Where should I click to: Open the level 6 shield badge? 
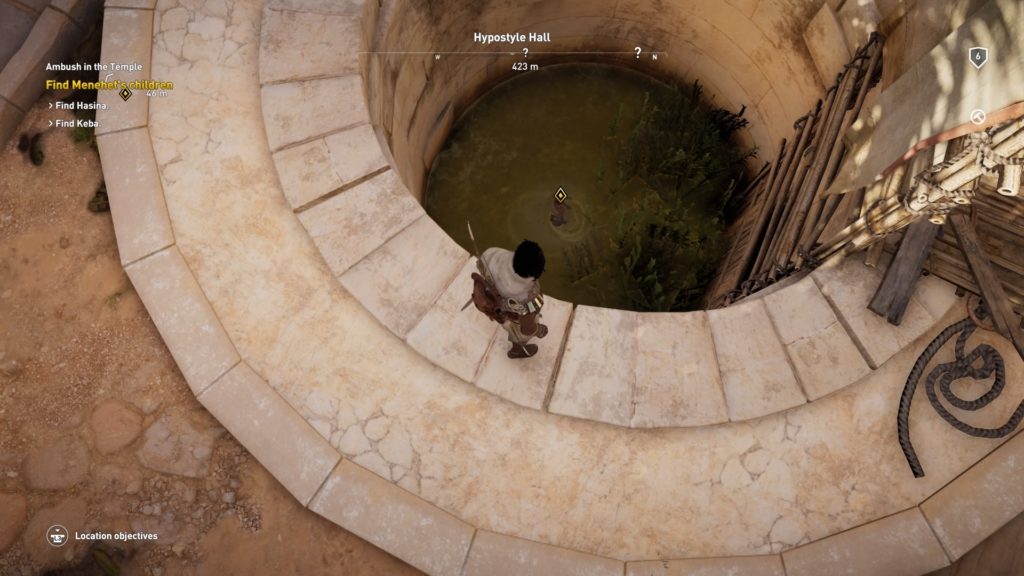pyautogui.click(x=978, y=57)
